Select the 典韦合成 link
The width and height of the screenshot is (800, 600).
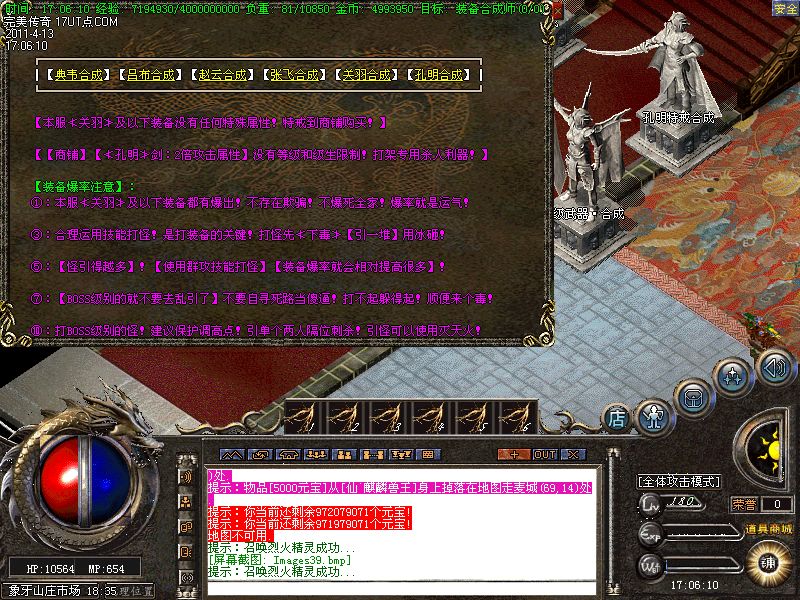[x=76, y=75]
